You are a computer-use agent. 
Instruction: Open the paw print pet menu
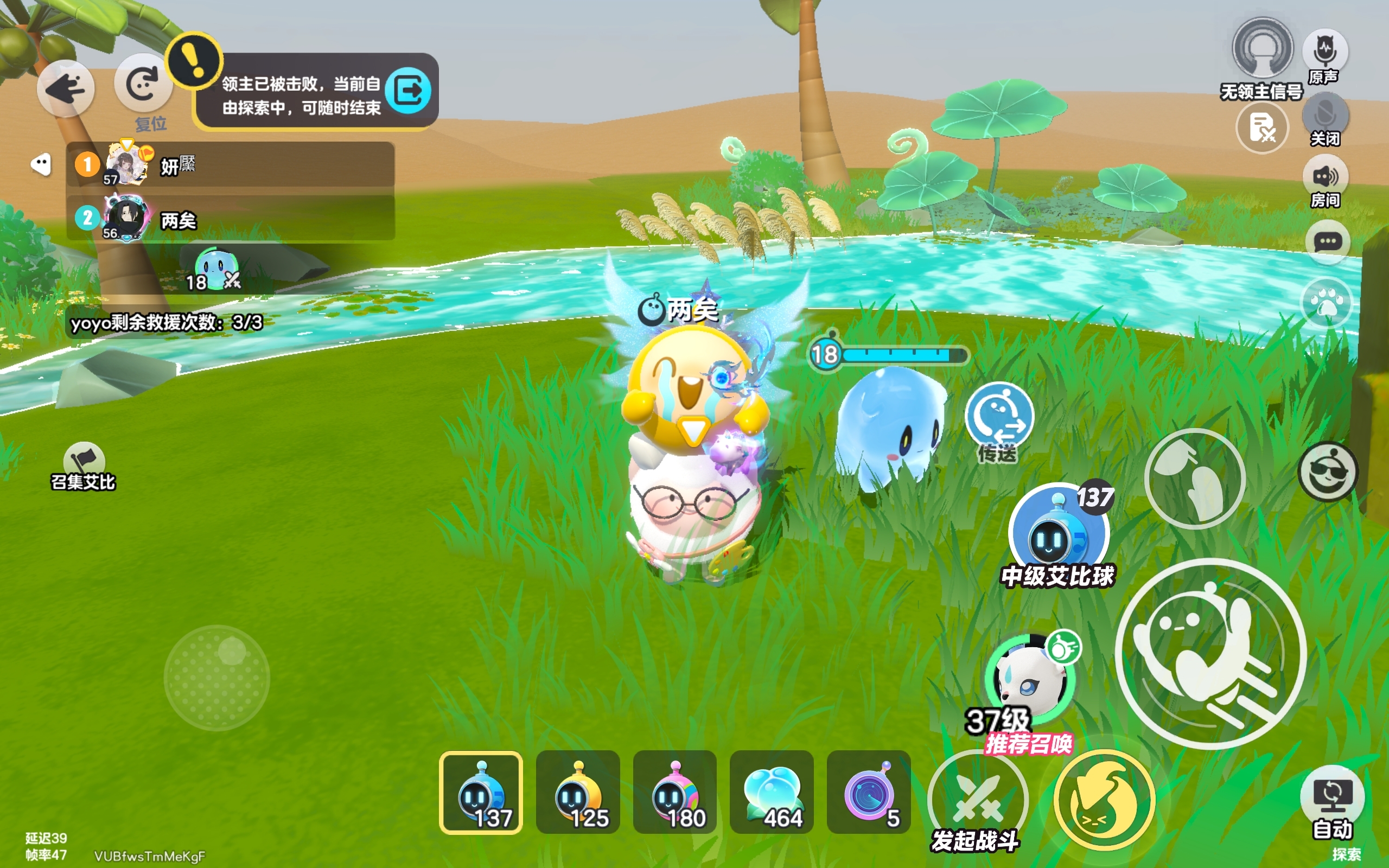click(1327, 302)
